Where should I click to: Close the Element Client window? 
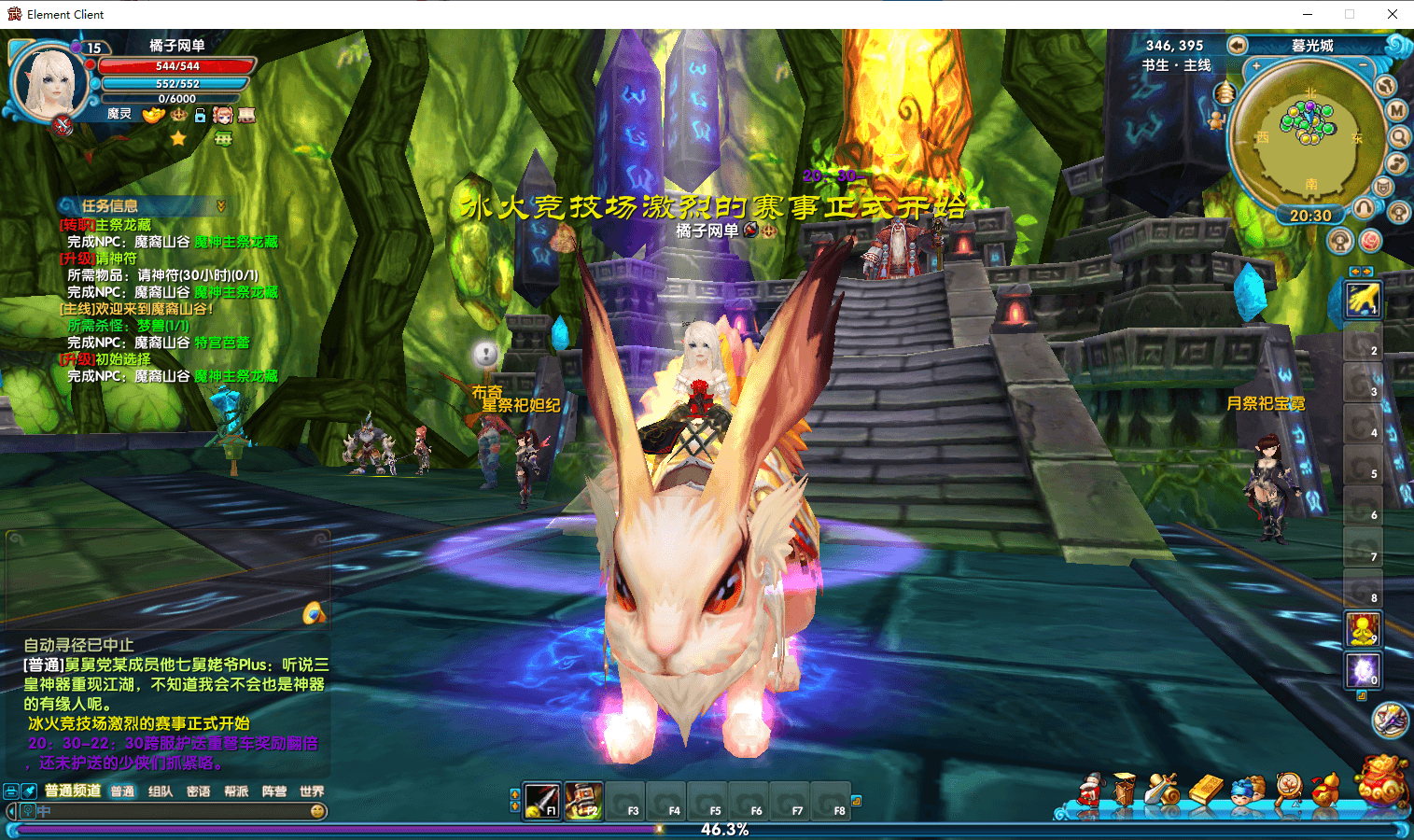point(1392,14)
